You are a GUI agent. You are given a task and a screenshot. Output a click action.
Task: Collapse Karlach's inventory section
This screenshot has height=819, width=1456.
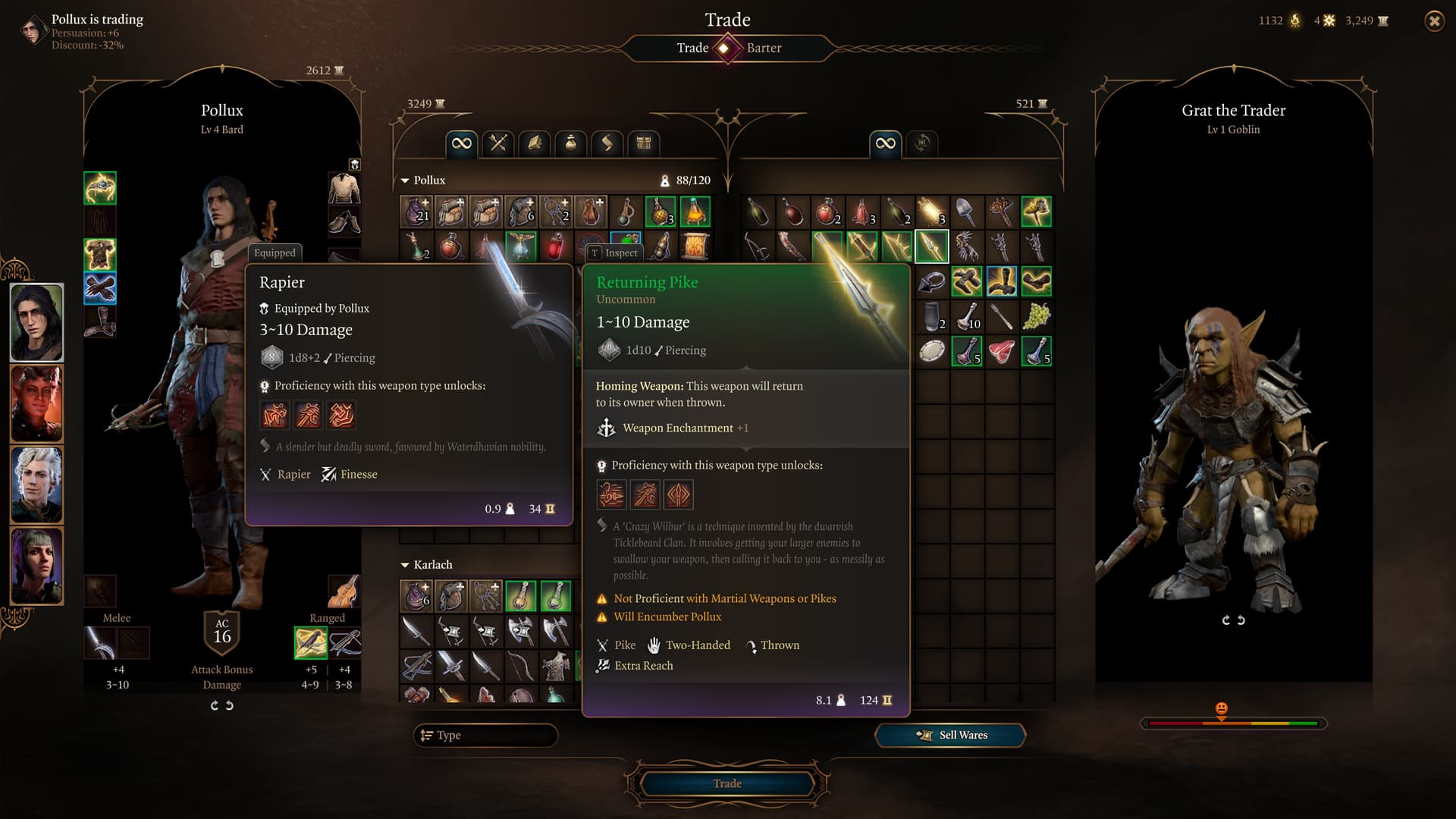point(405,565)
